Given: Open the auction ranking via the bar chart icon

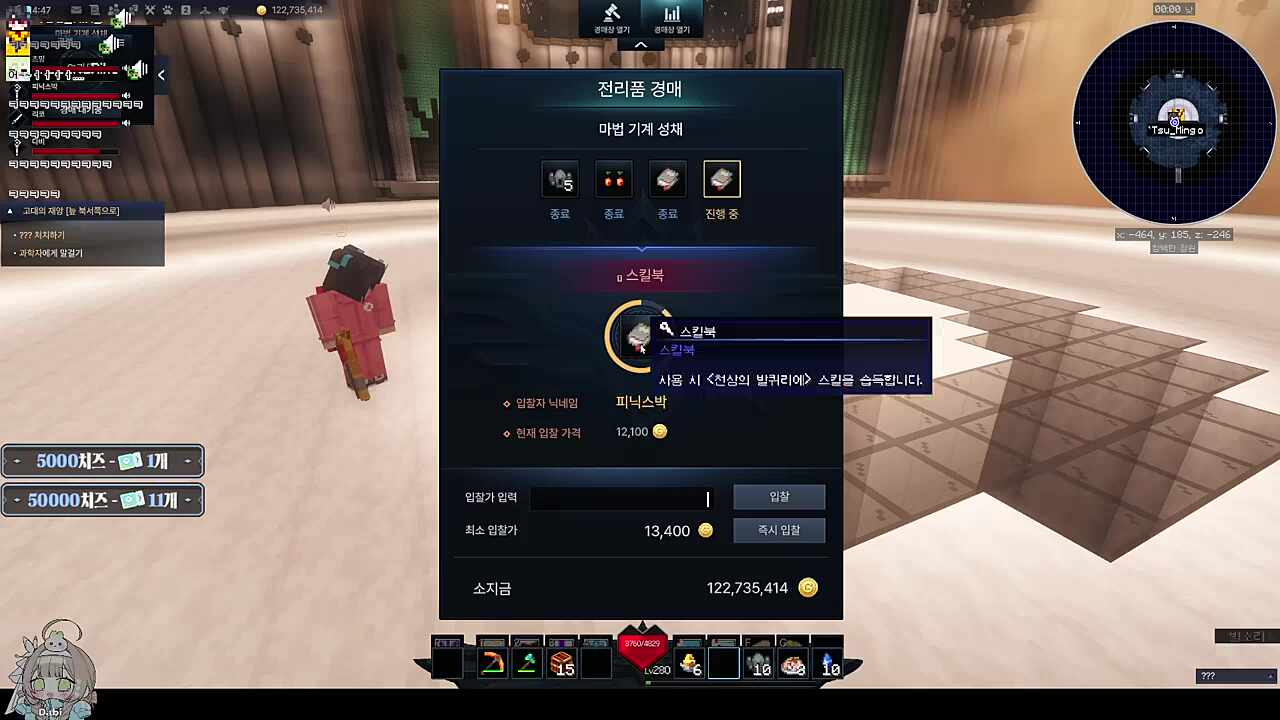Looking at the screenshot, I should point(671,15).
